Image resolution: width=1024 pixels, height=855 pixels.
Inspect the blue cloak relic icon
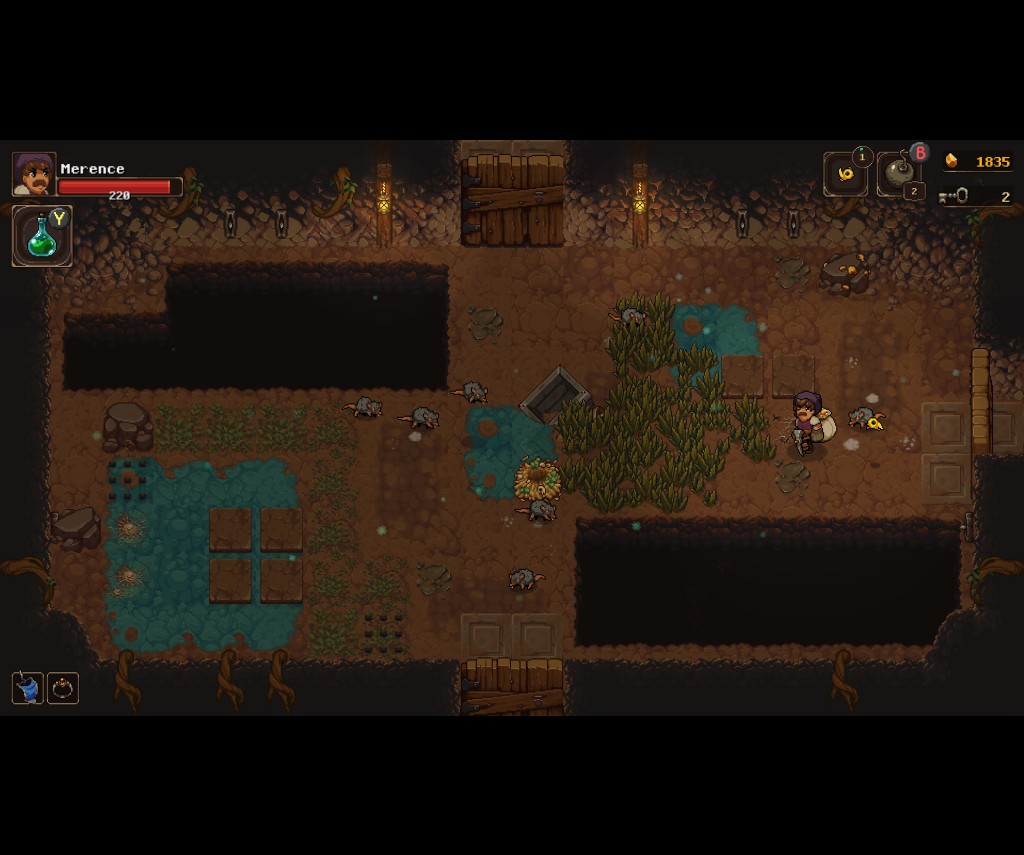point(28,688)
